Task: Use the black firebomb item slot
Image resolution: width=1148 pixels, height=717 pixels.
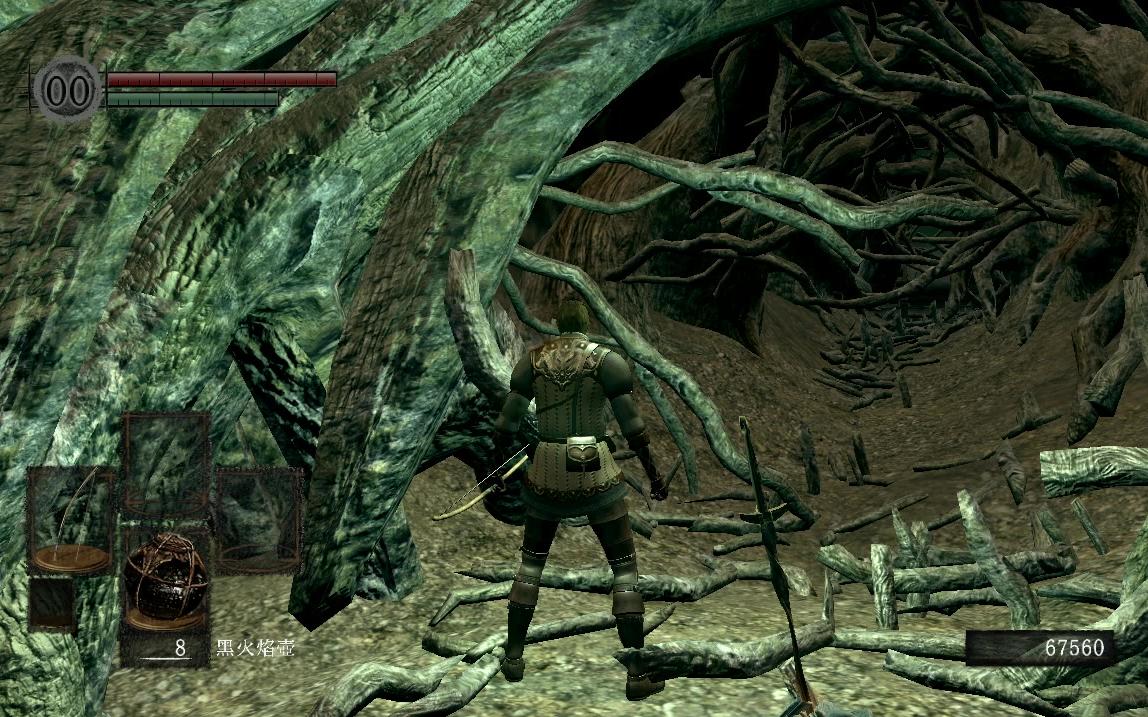Action: (165, 583)
